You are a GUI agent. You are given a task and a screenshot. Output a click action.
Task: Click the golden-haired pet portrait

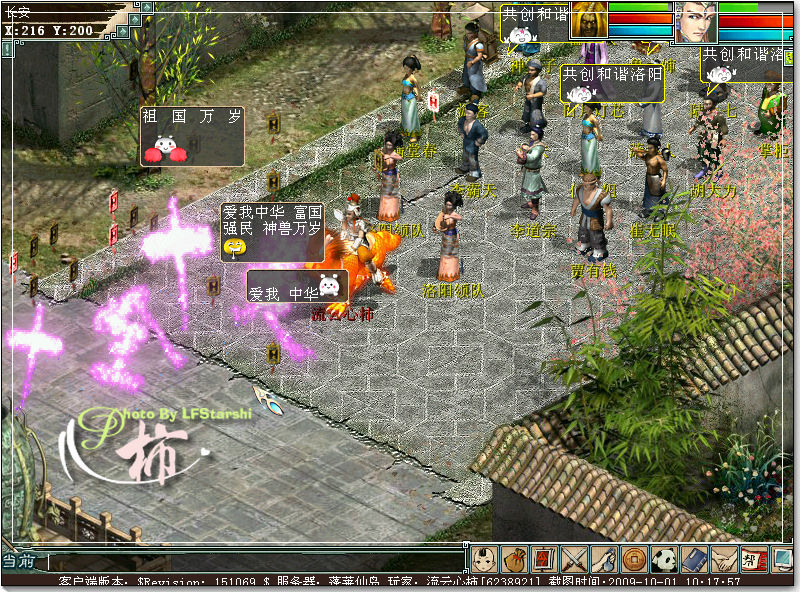click(589, 21)
